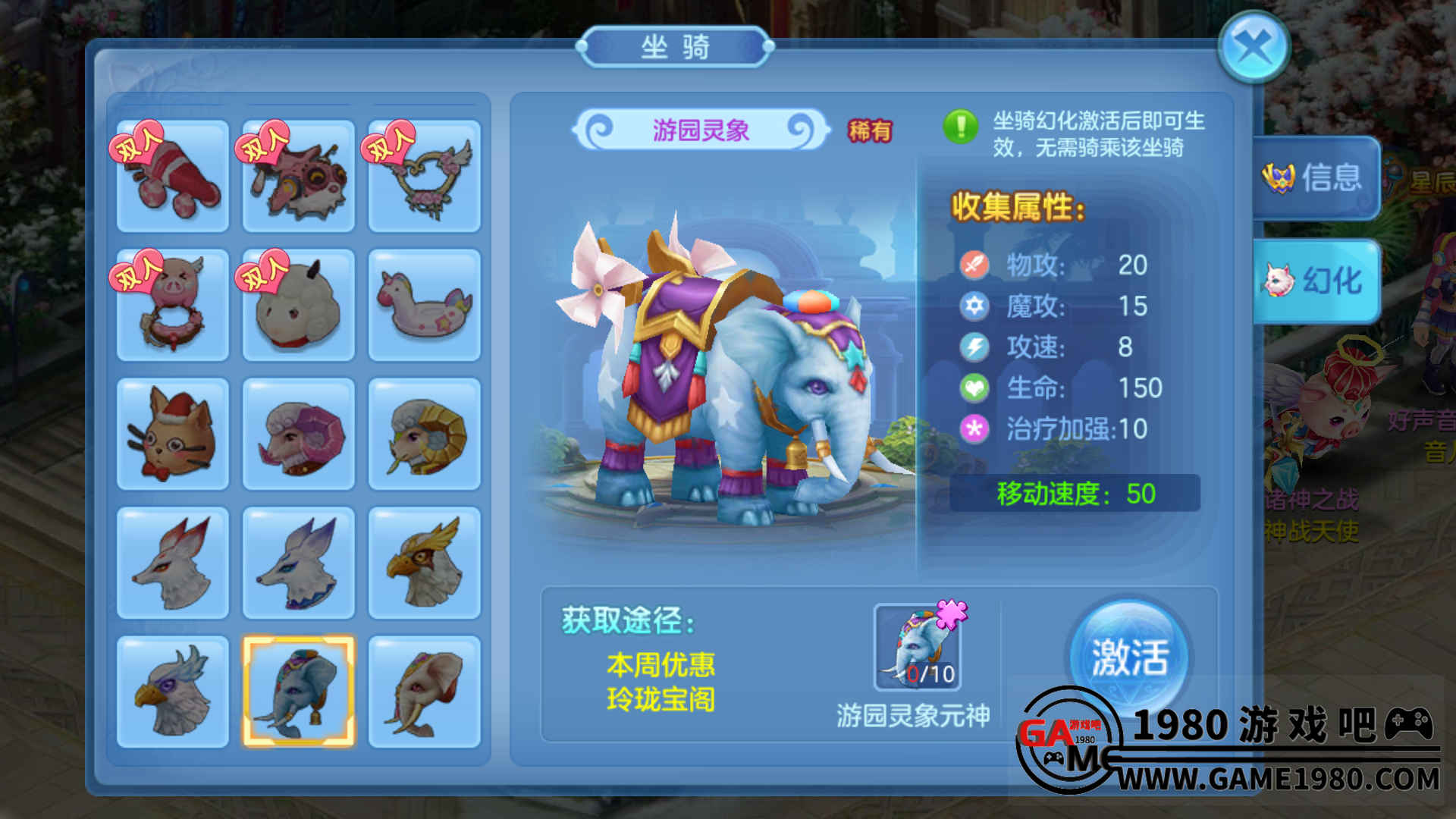1456x819 pixels.
Task: Select the purple-eared white fox mount
Action: [x=299, y=563]
